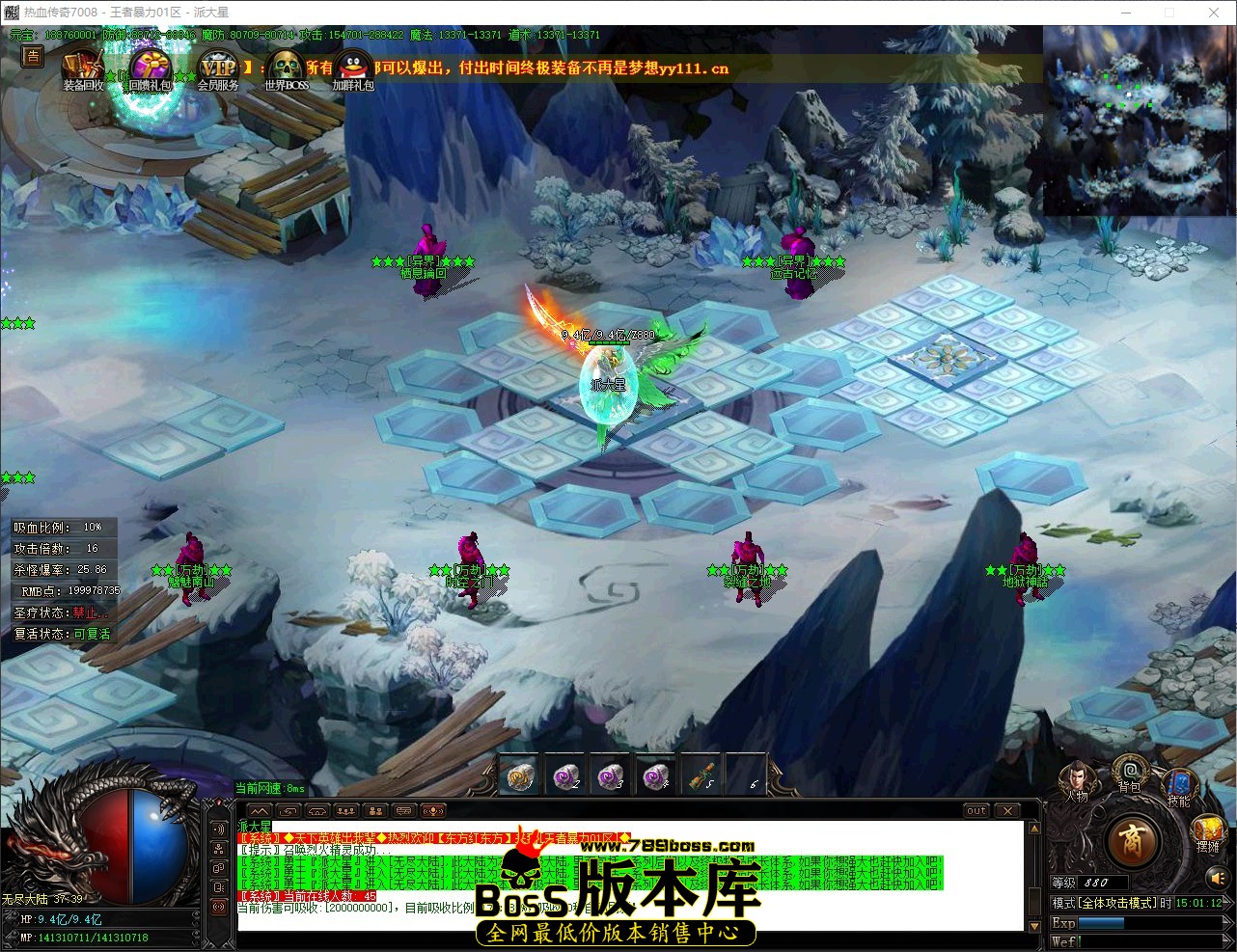Click the out button on the chat window

tap(976, 811)
